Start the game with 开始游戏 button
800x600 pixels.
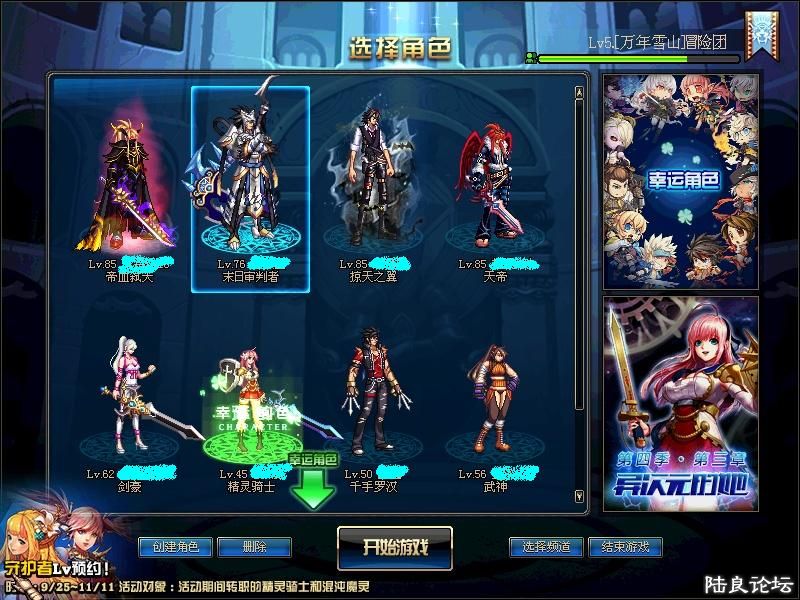(395, 546)
